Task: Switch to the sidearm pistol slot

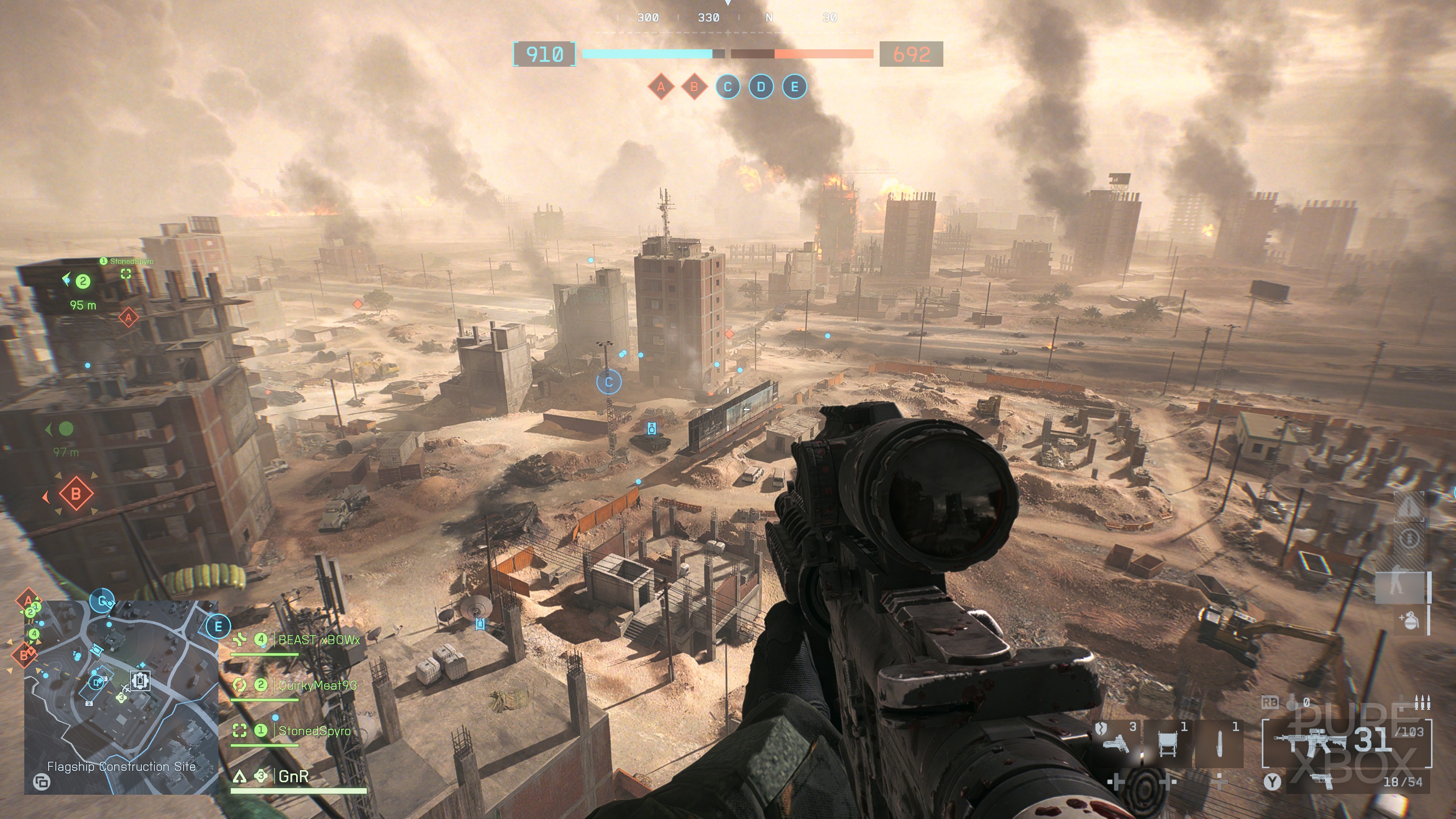Action: pos(1323,782)
